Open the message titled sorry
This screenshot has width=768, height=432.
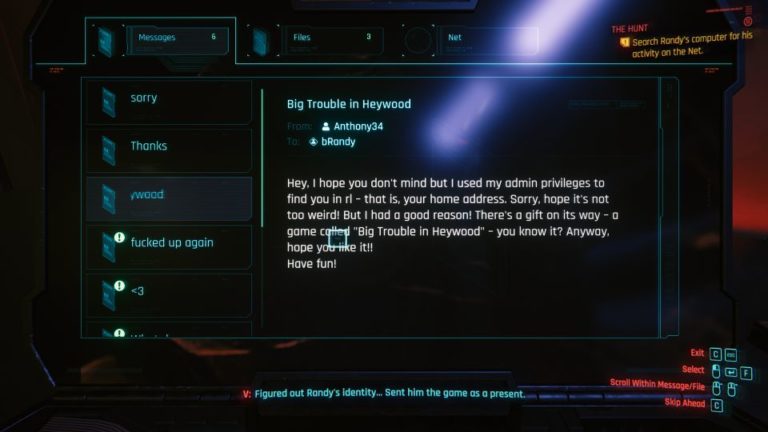(x=168, y=101)
